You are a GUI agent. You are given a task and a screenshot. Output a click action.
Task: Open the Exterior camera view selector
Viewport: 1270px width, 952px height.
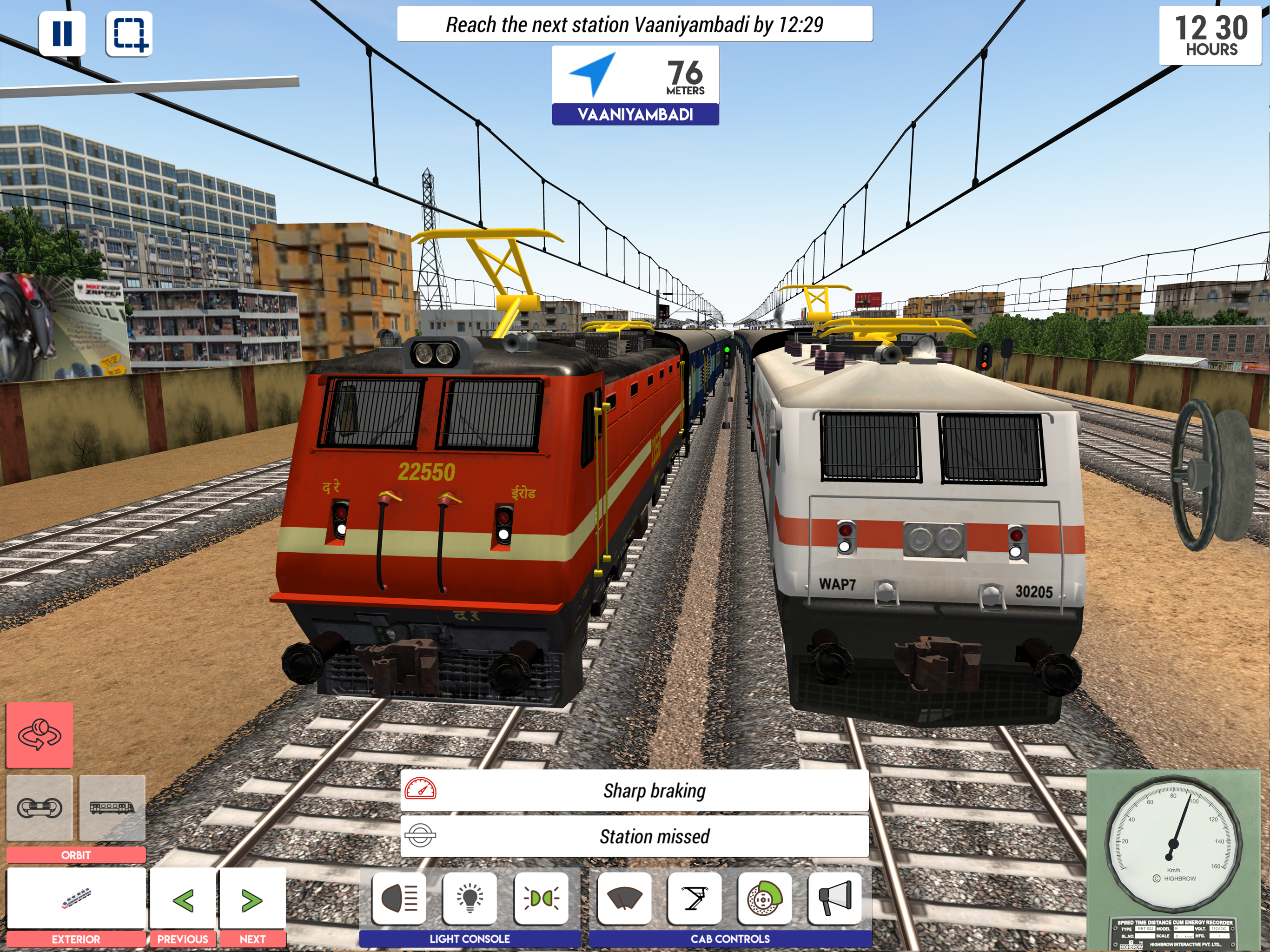pos(76,899)
